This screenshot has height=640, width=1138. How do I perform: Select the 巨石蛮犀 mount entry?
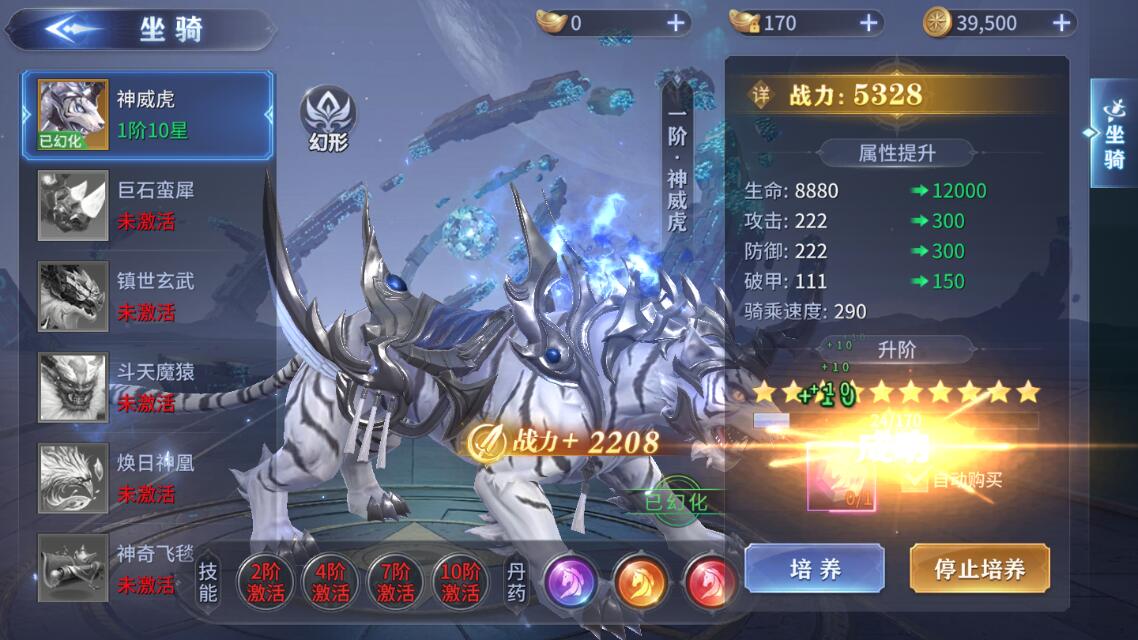click(x=146, y=205)
